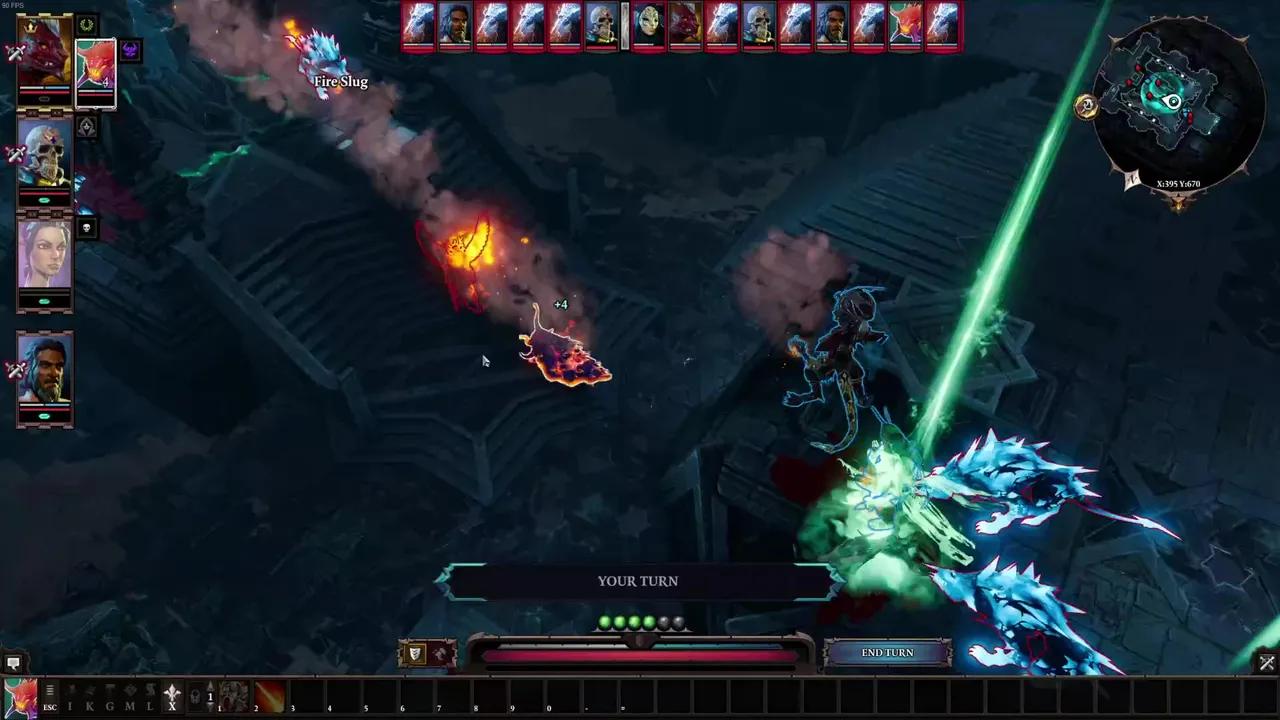The width and height of the screenshot is (1280, 720).
Task: Select the fire slug summon portrait
Action: [96, 70]
